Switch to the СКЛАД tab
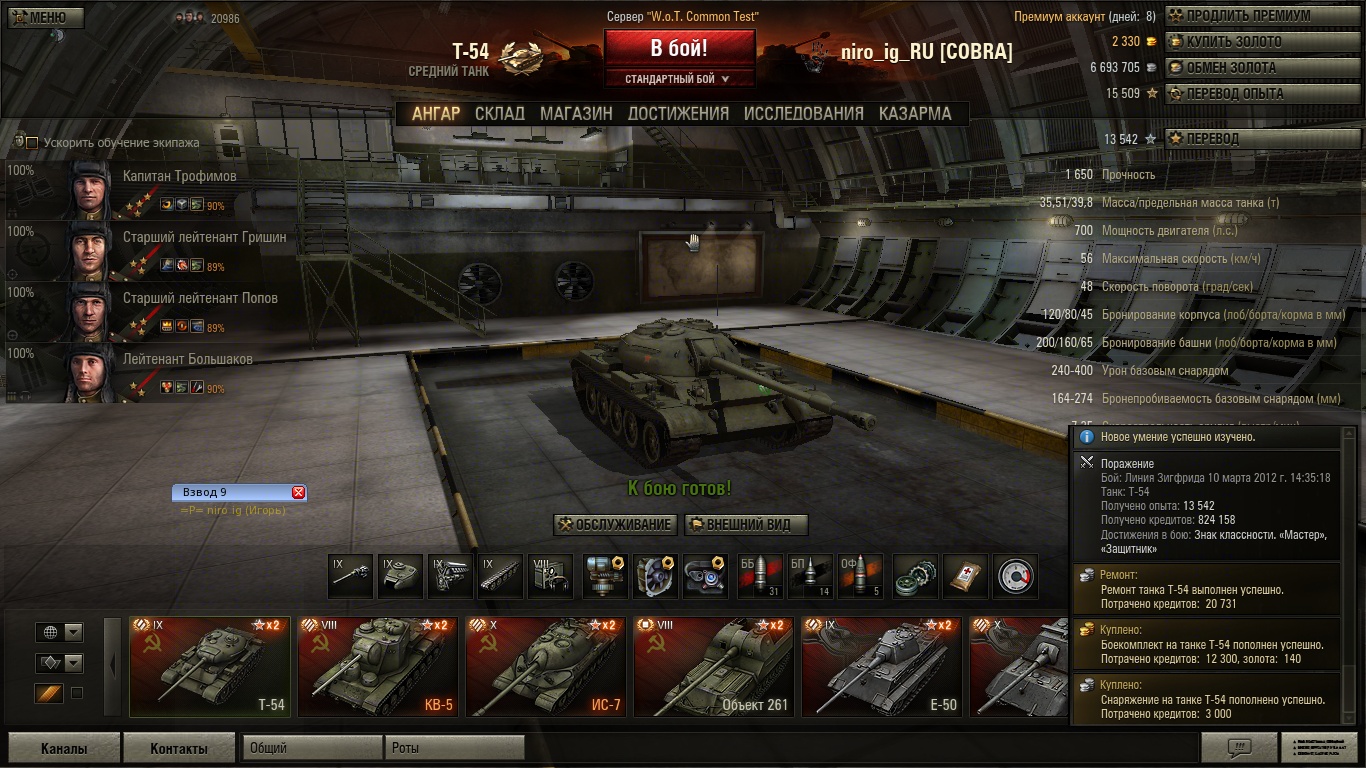Image resolution: width=1366 pixels, height=768 pixels. coord(499,113)
